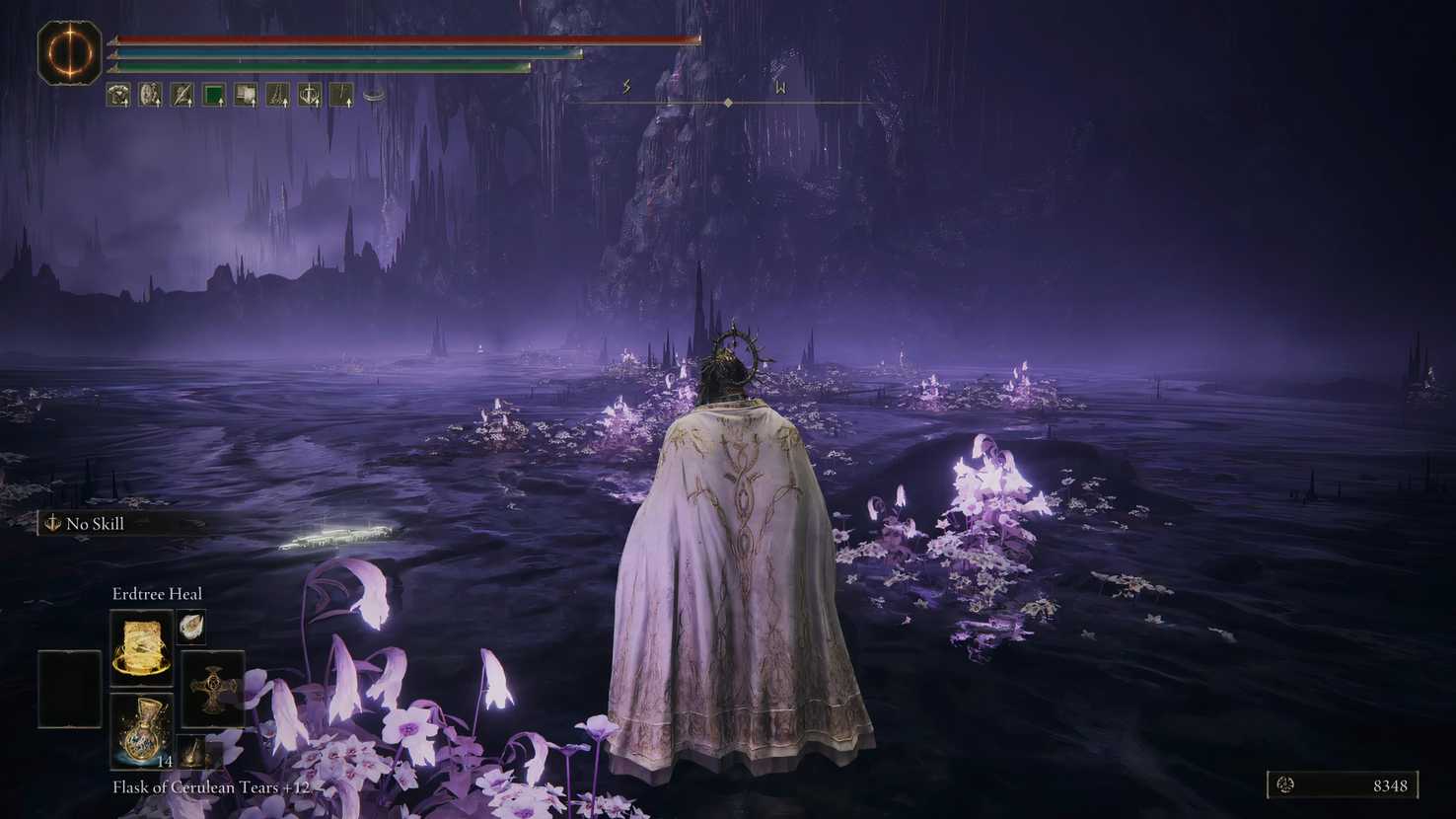Select the sword buff status icon

point(182,94)
